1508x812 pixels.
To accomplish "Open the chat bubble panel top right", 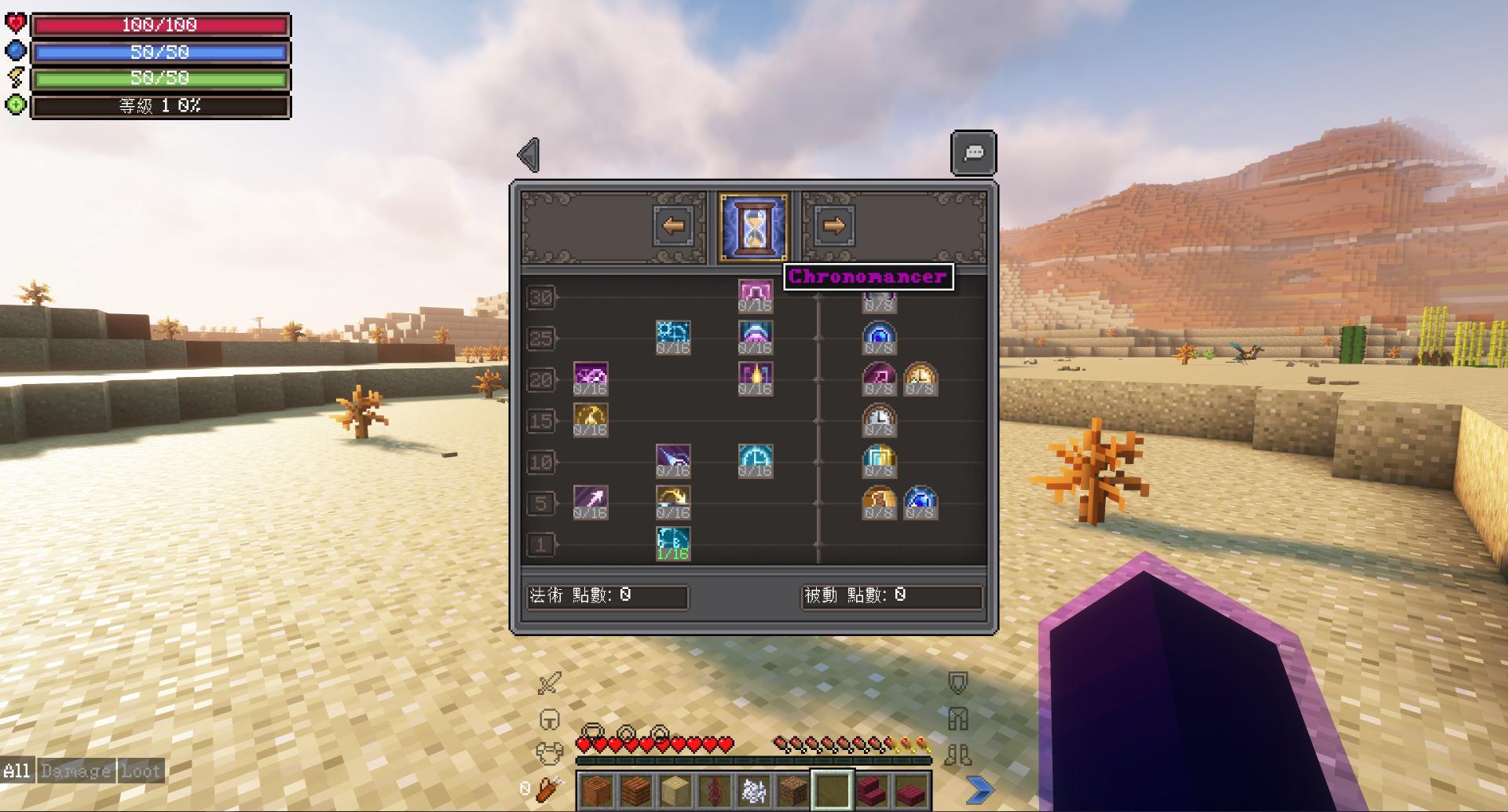I will coord(974,152).
